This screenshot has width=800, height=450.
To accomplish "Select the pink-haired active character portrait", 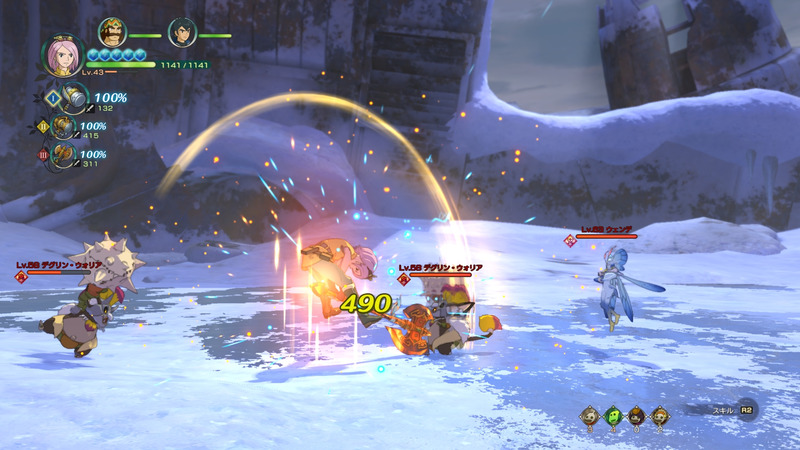I will pyautogui.click(x=62, y=57).
